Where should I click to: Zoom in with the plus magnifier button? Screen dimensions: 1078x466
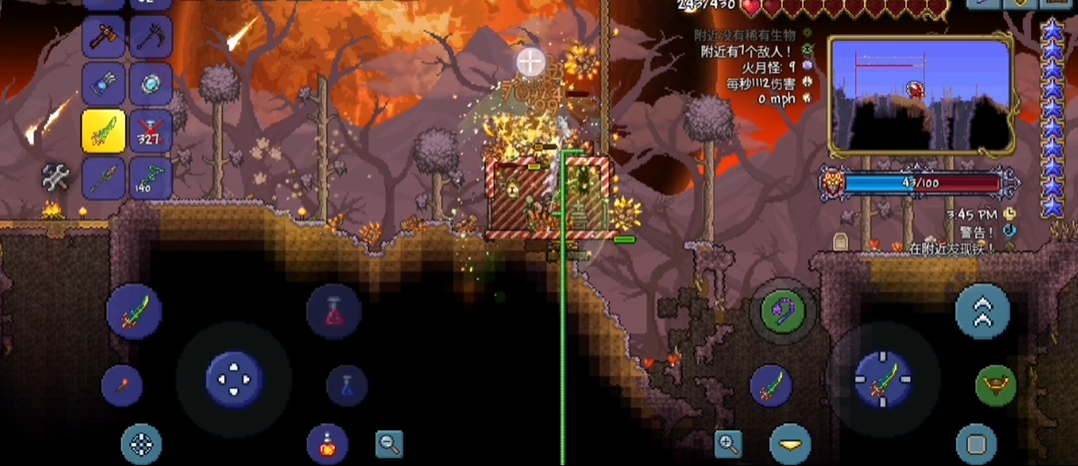(728, 443)
